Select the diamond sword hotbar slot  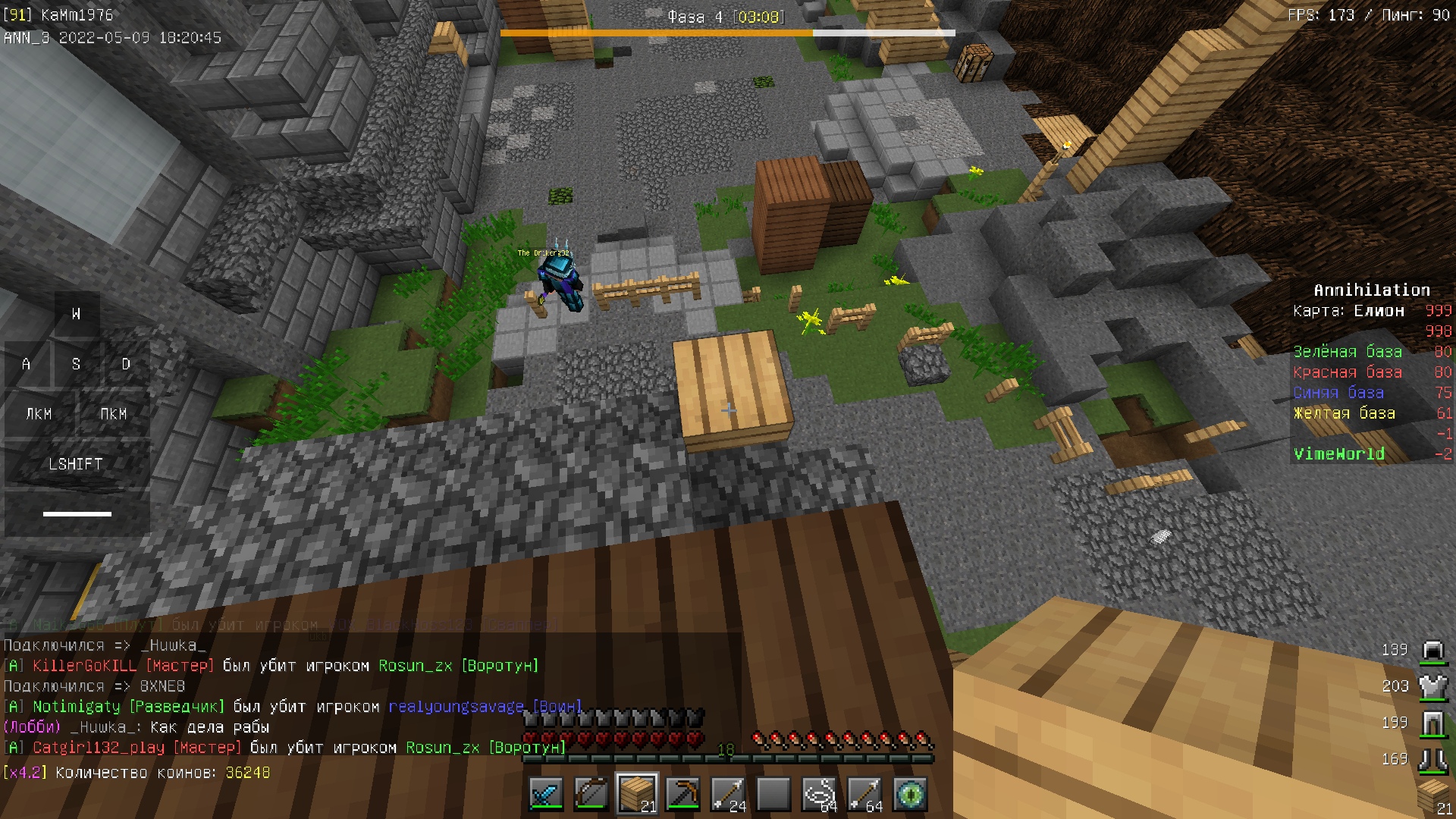(546, 795)
